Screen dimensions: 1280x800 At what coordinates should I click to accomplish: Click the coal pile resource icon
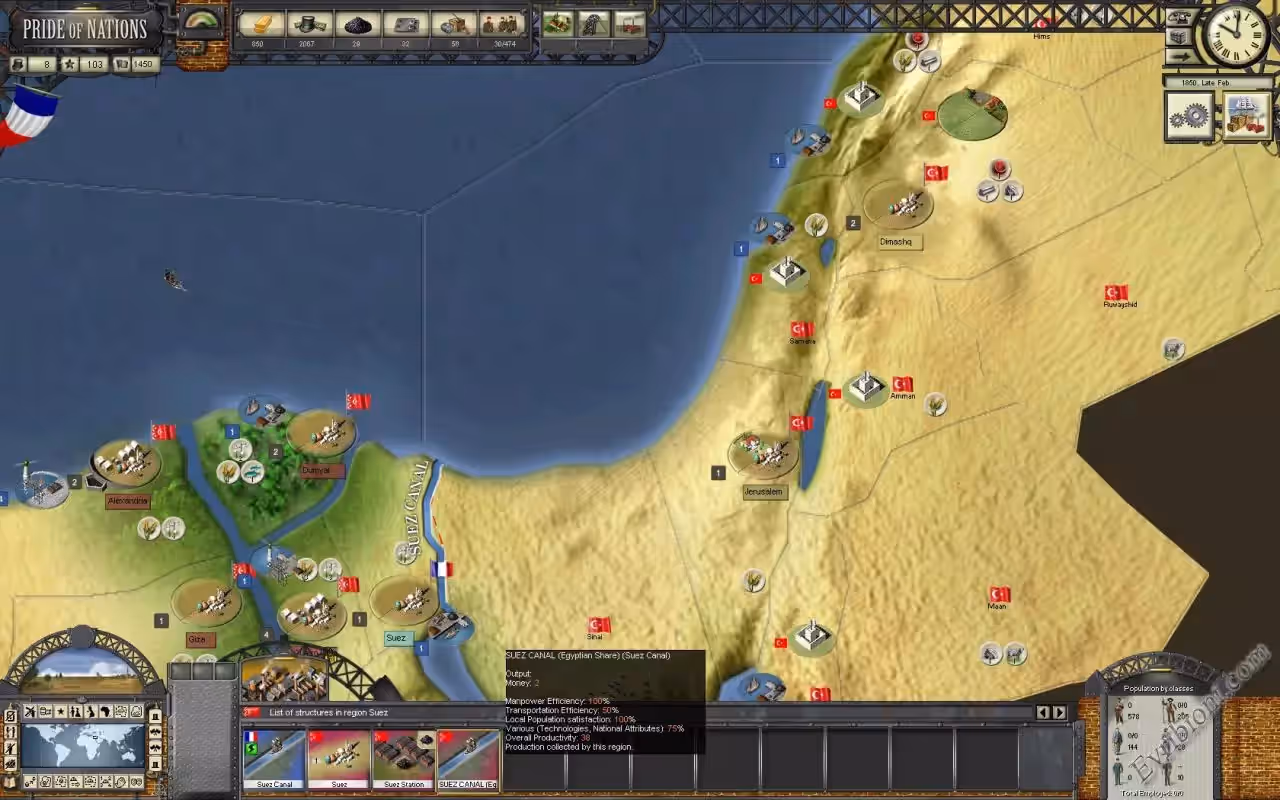coord(357,24)
